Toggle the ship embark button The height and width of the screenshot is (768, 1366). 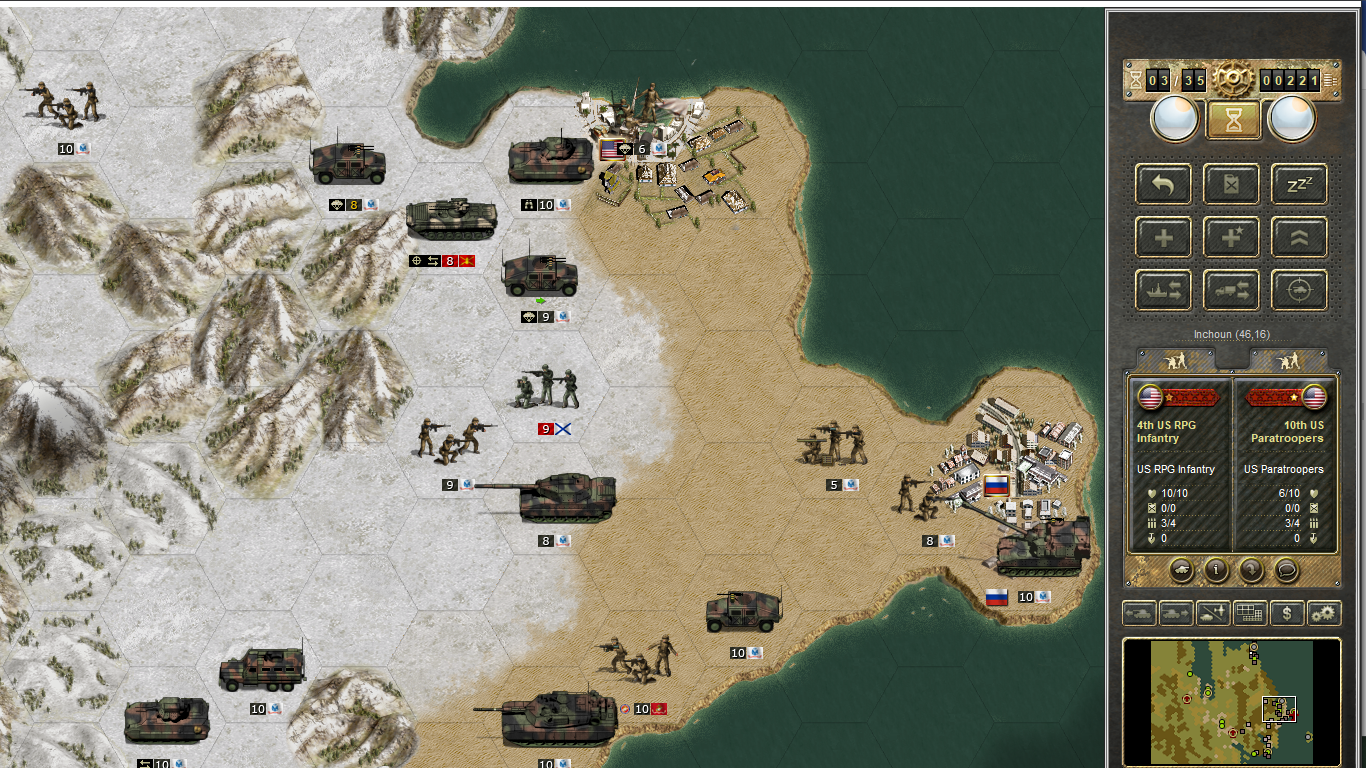point(1163,290)
